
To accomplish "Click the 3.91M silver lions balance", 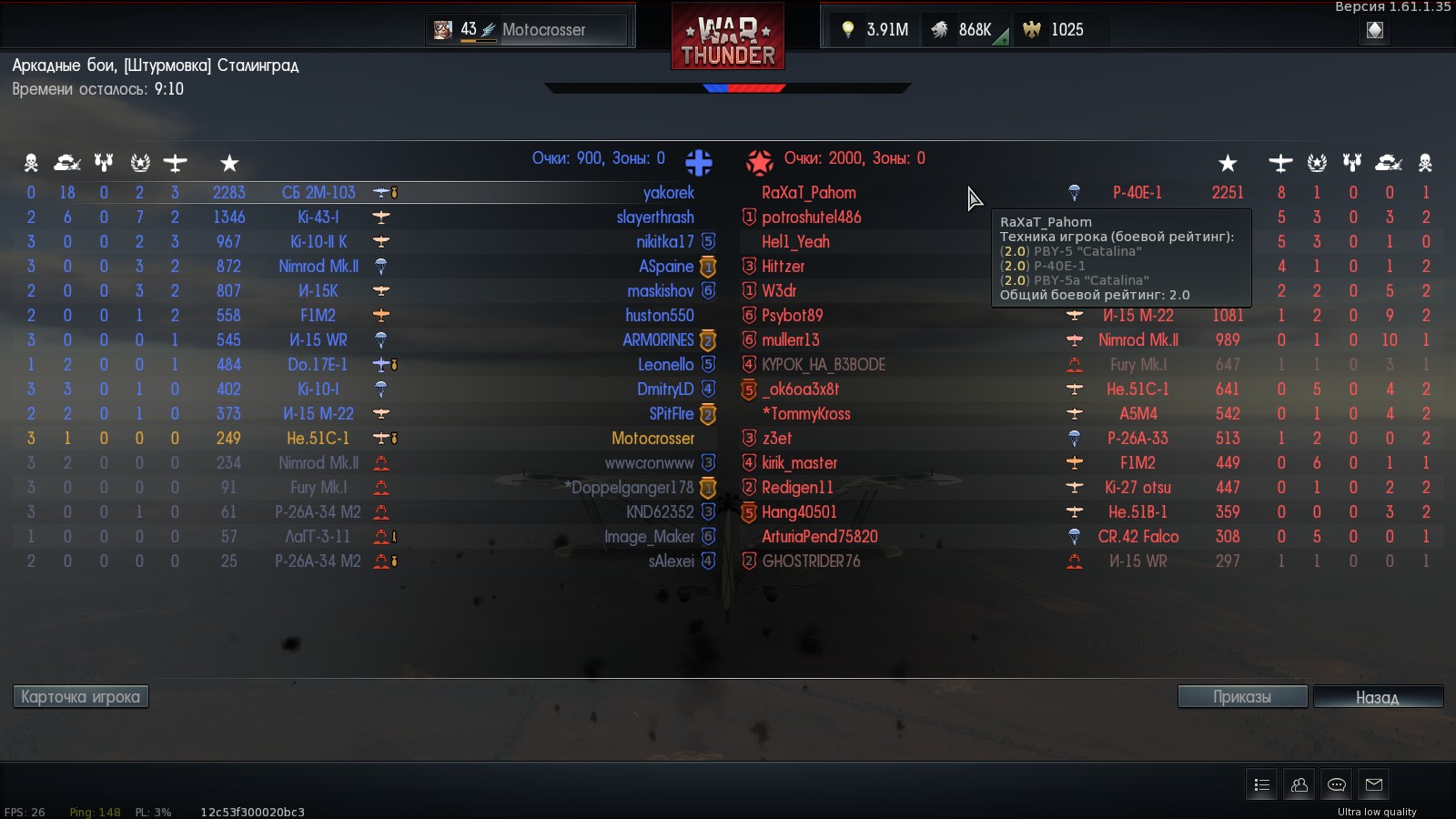I will (x=875, y=30).
